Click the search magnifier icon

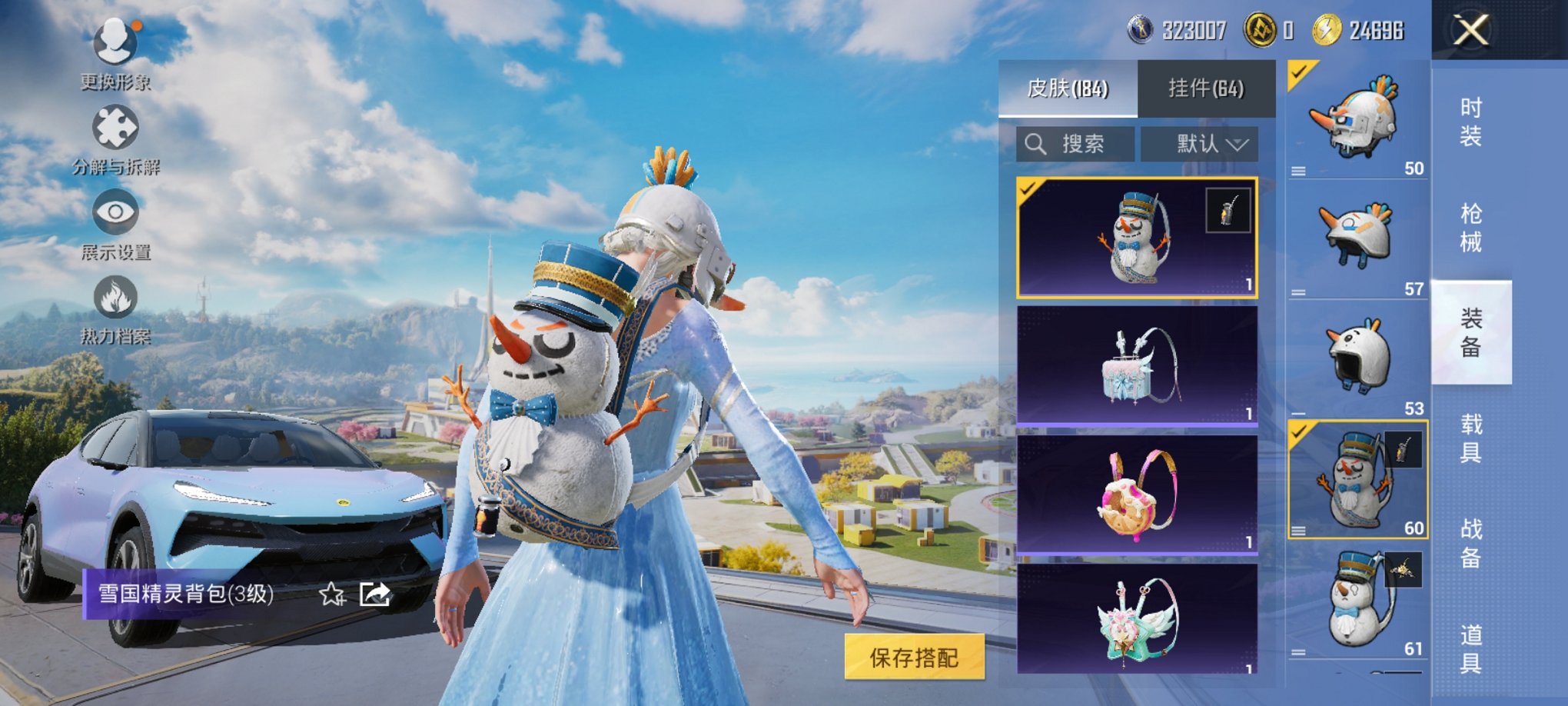pos(1034,143)
